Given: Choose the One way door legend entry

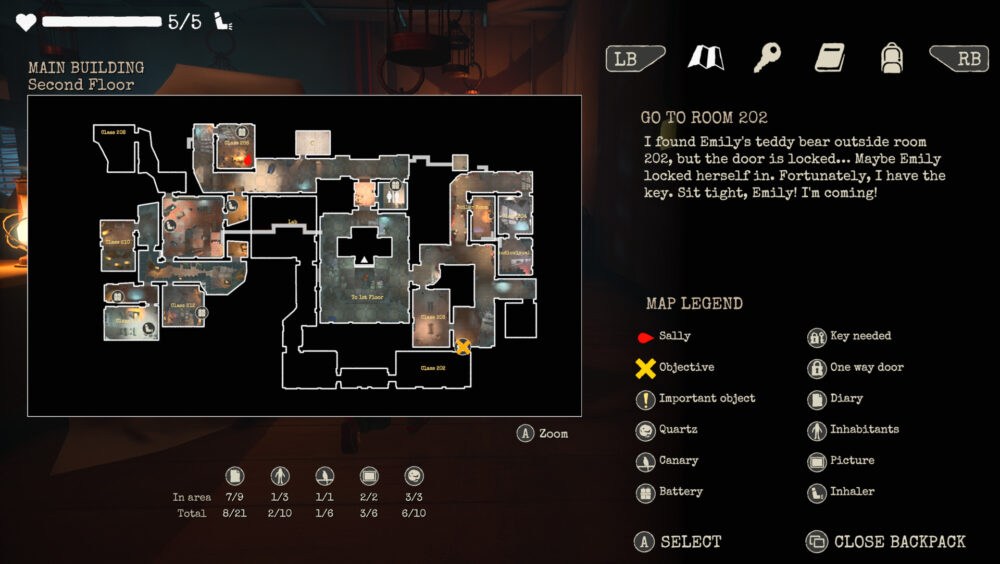Looking at the screenshot, I should 866,367.
